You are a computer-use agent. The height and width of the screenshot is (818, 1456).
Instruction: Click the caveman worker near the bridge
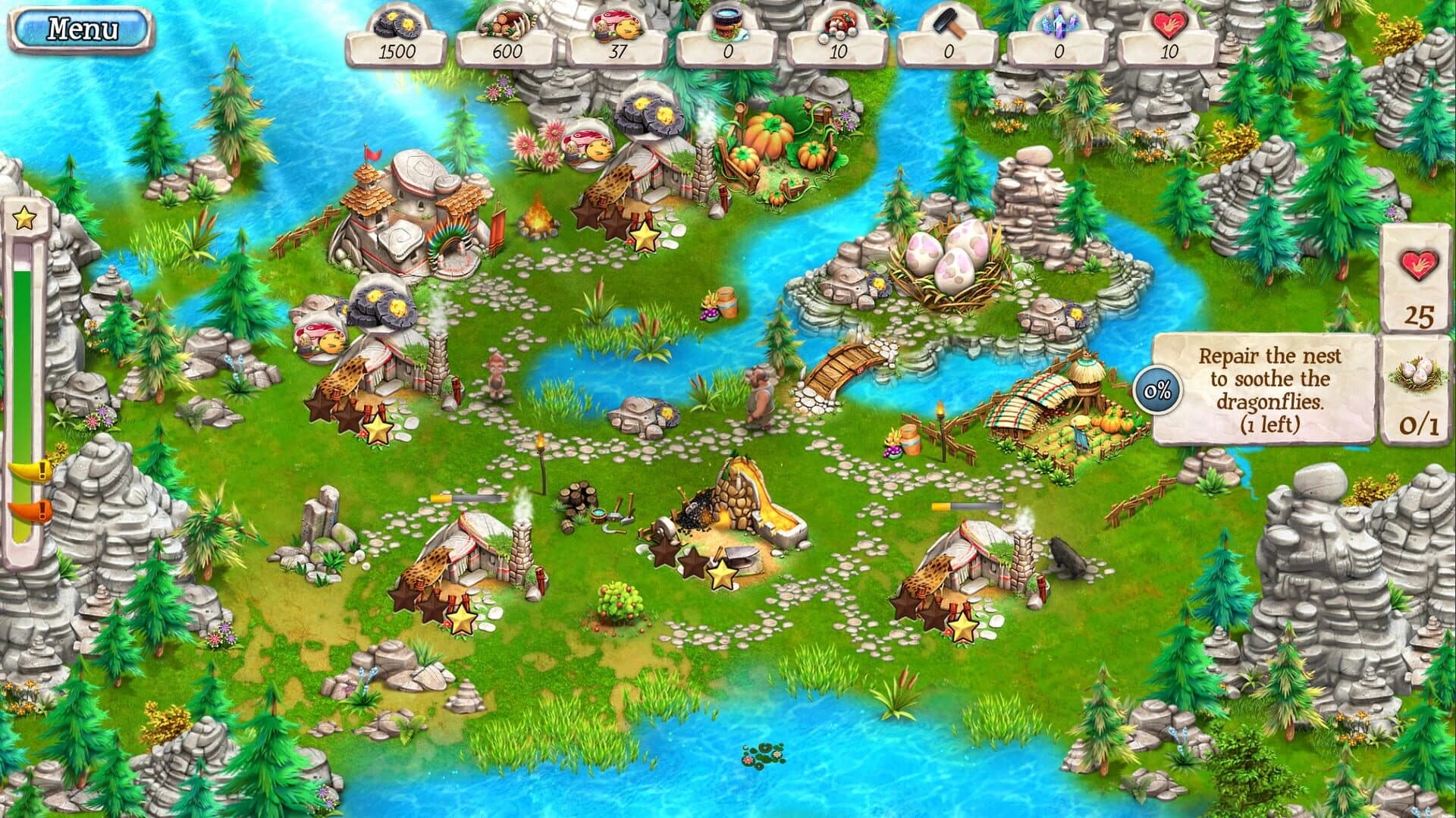click(760, 394)
